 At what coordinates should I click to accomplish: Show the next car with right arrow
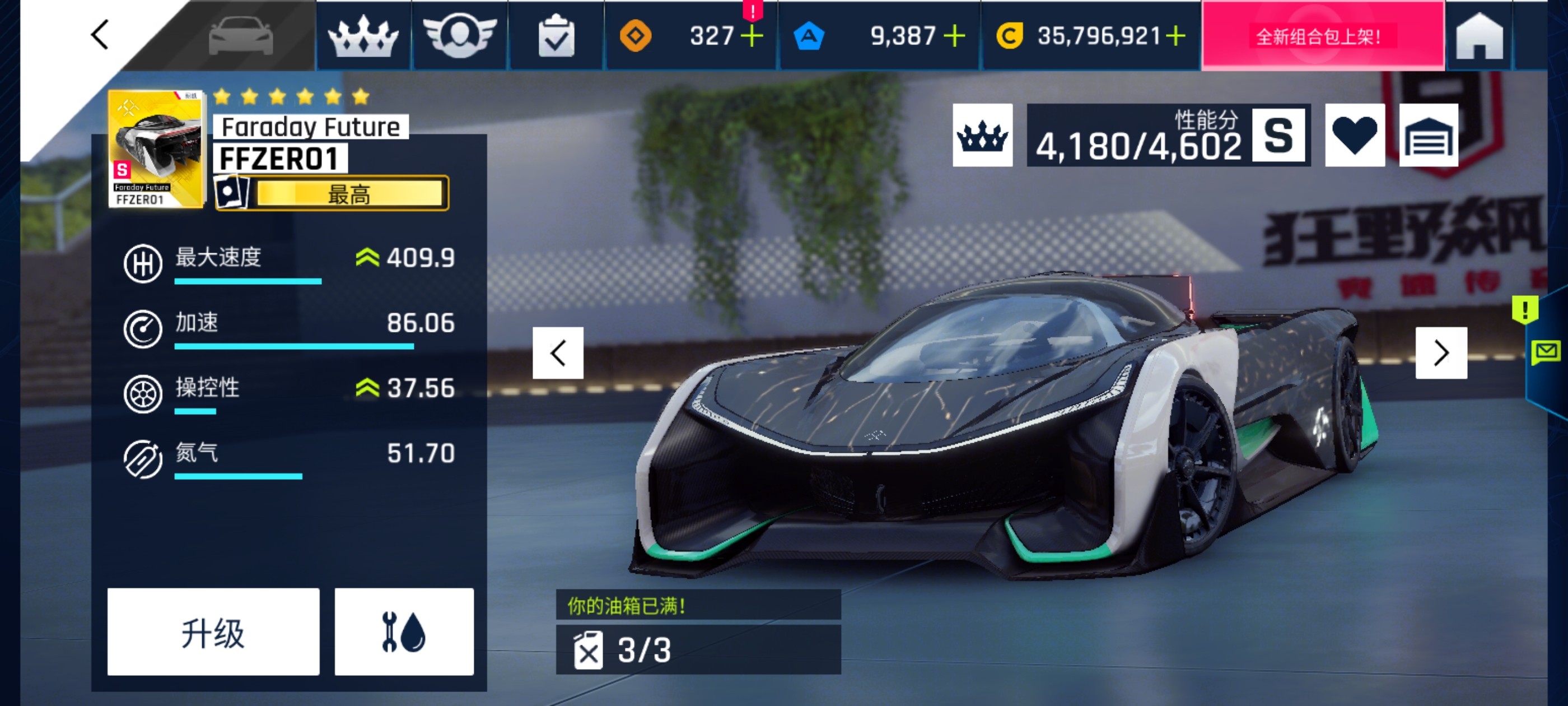[1441, 352]
